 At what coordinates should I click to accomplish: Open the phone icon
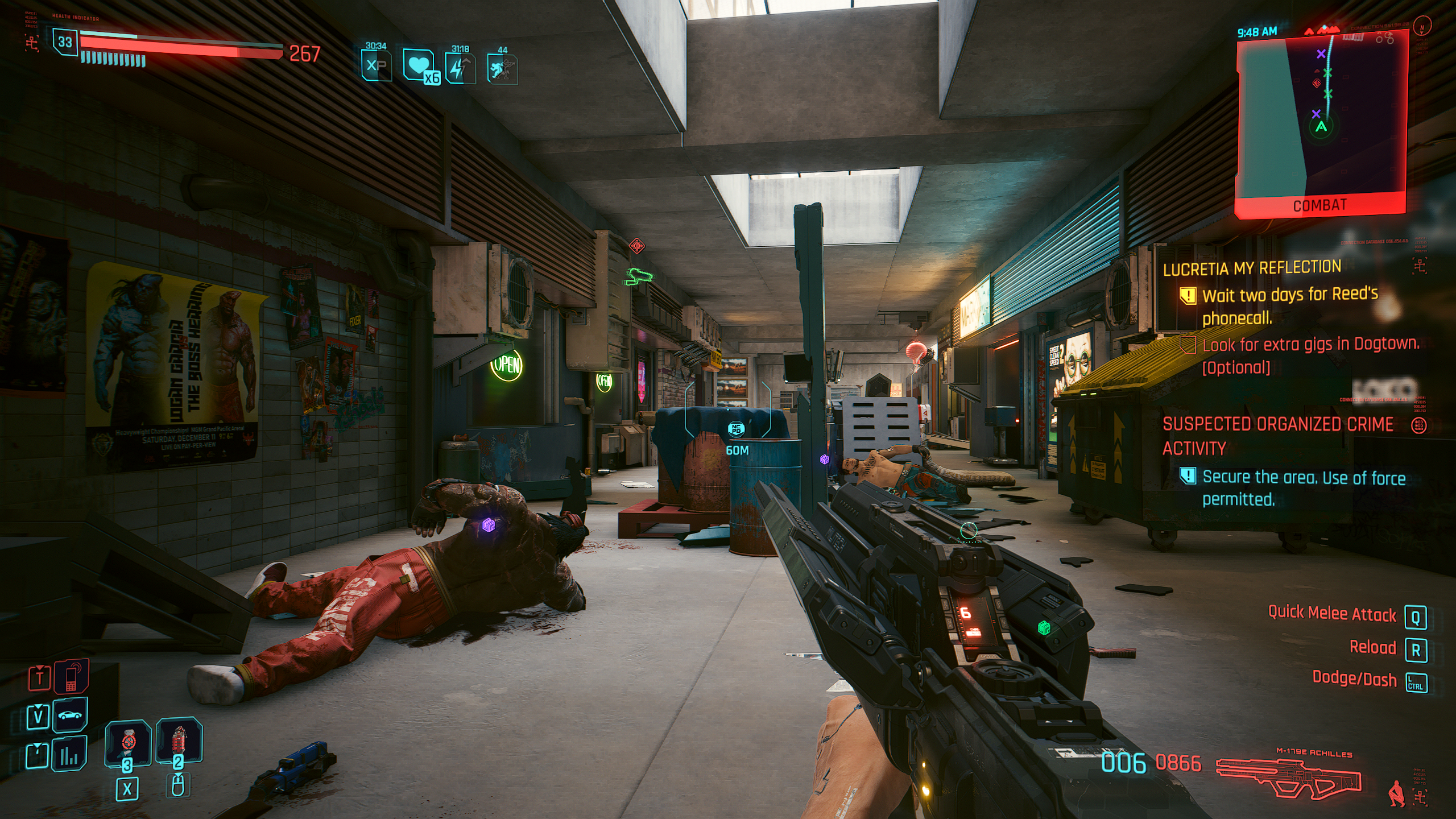(71, 677)
